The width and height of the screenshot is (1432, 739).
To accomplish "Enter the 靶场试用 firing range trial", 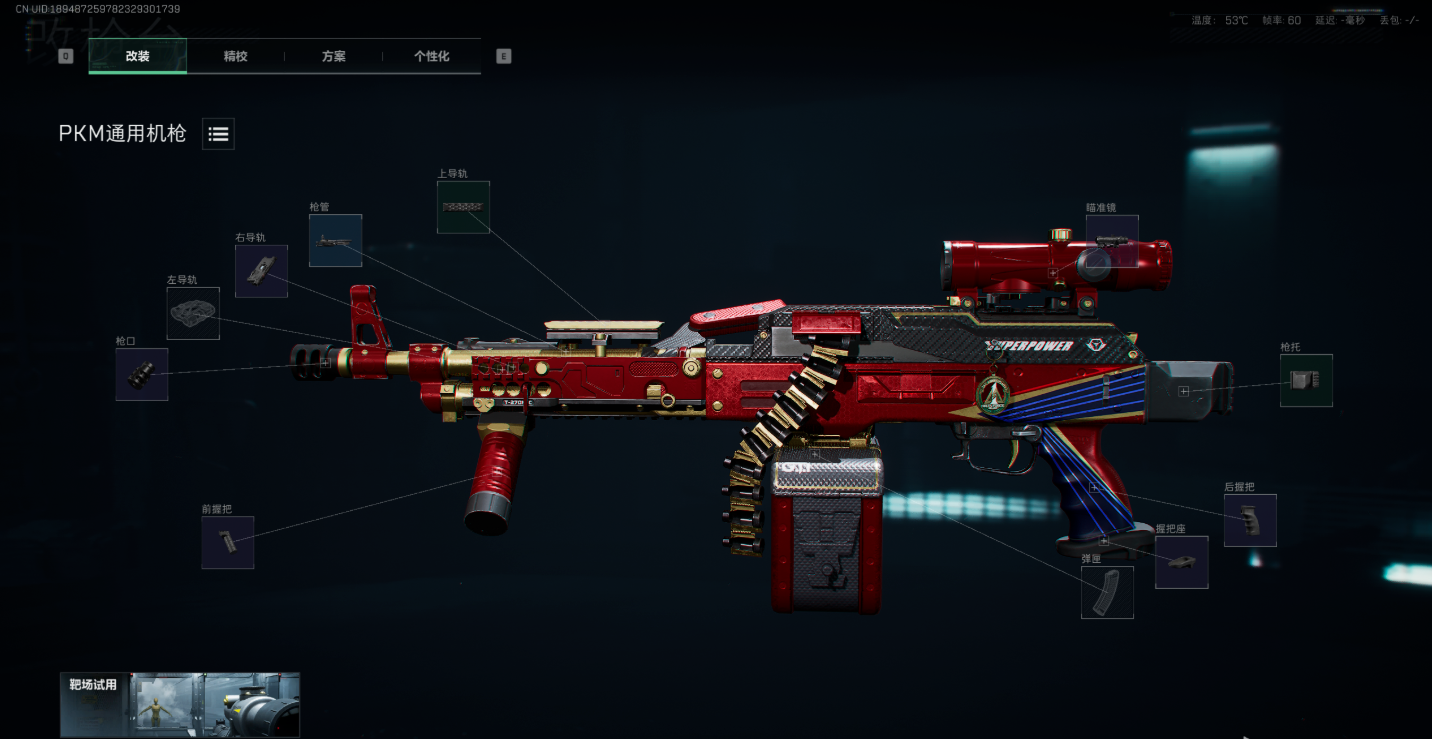I will pyautogui.click(x=180, y=704).
